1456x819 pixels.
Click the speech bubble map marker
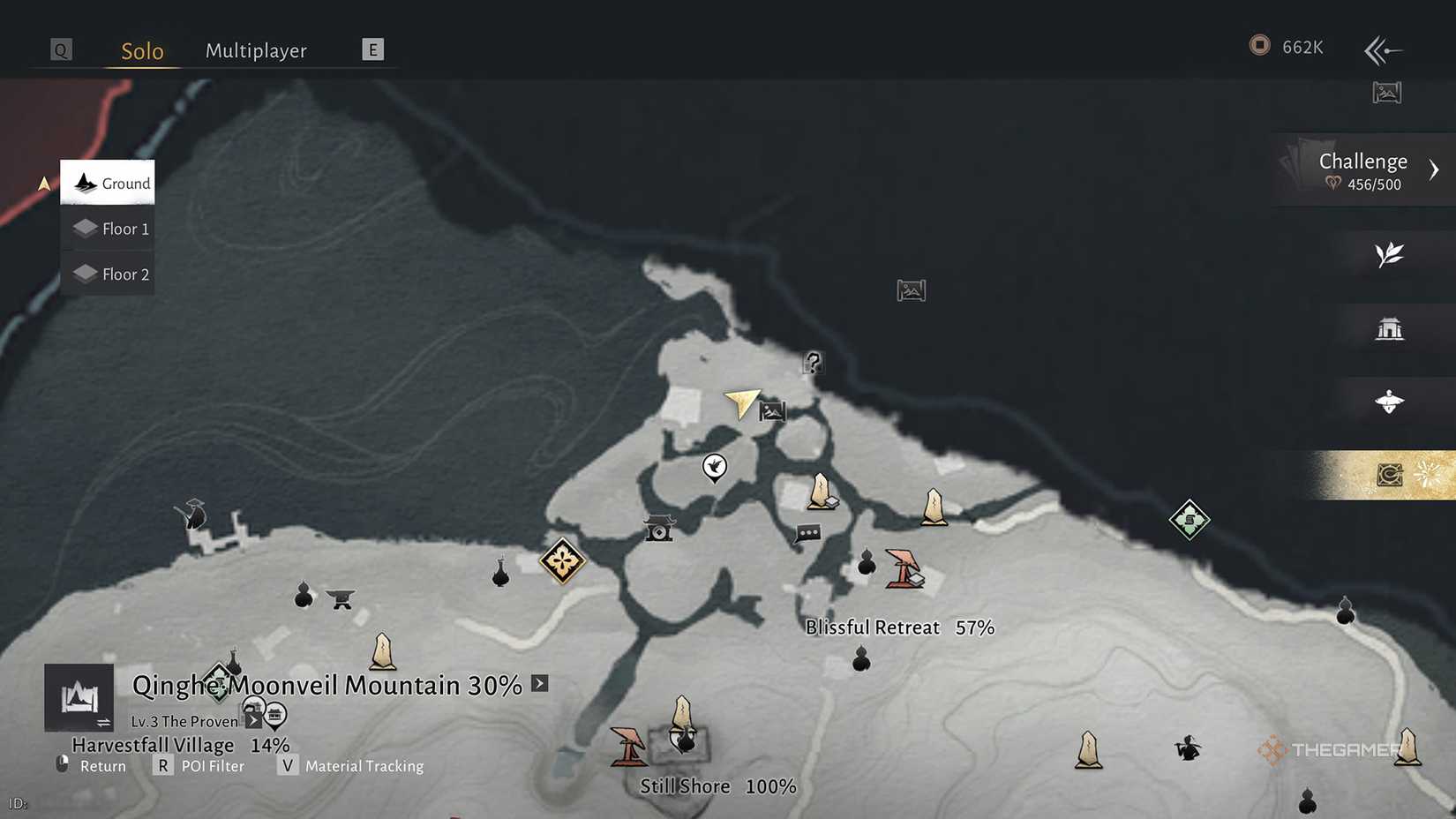pos(807,534)
